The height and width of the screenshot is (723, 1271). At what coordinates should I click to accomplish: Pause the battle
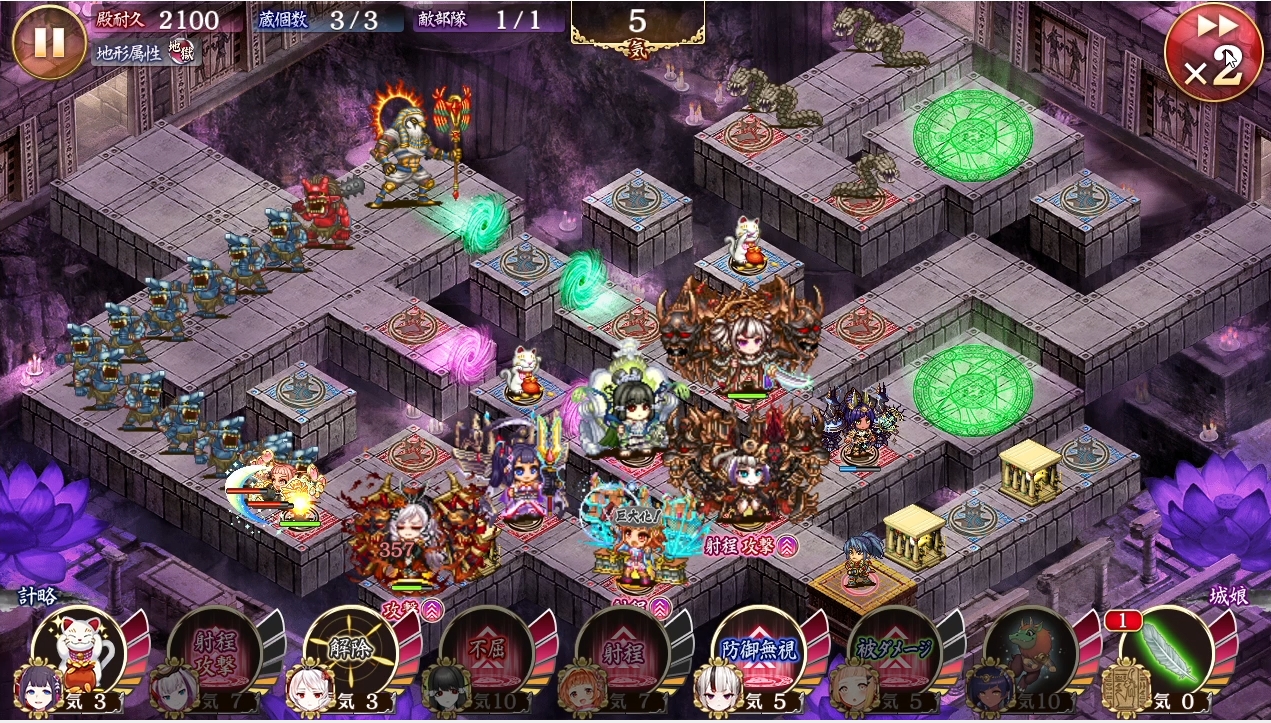click(49, 42)
